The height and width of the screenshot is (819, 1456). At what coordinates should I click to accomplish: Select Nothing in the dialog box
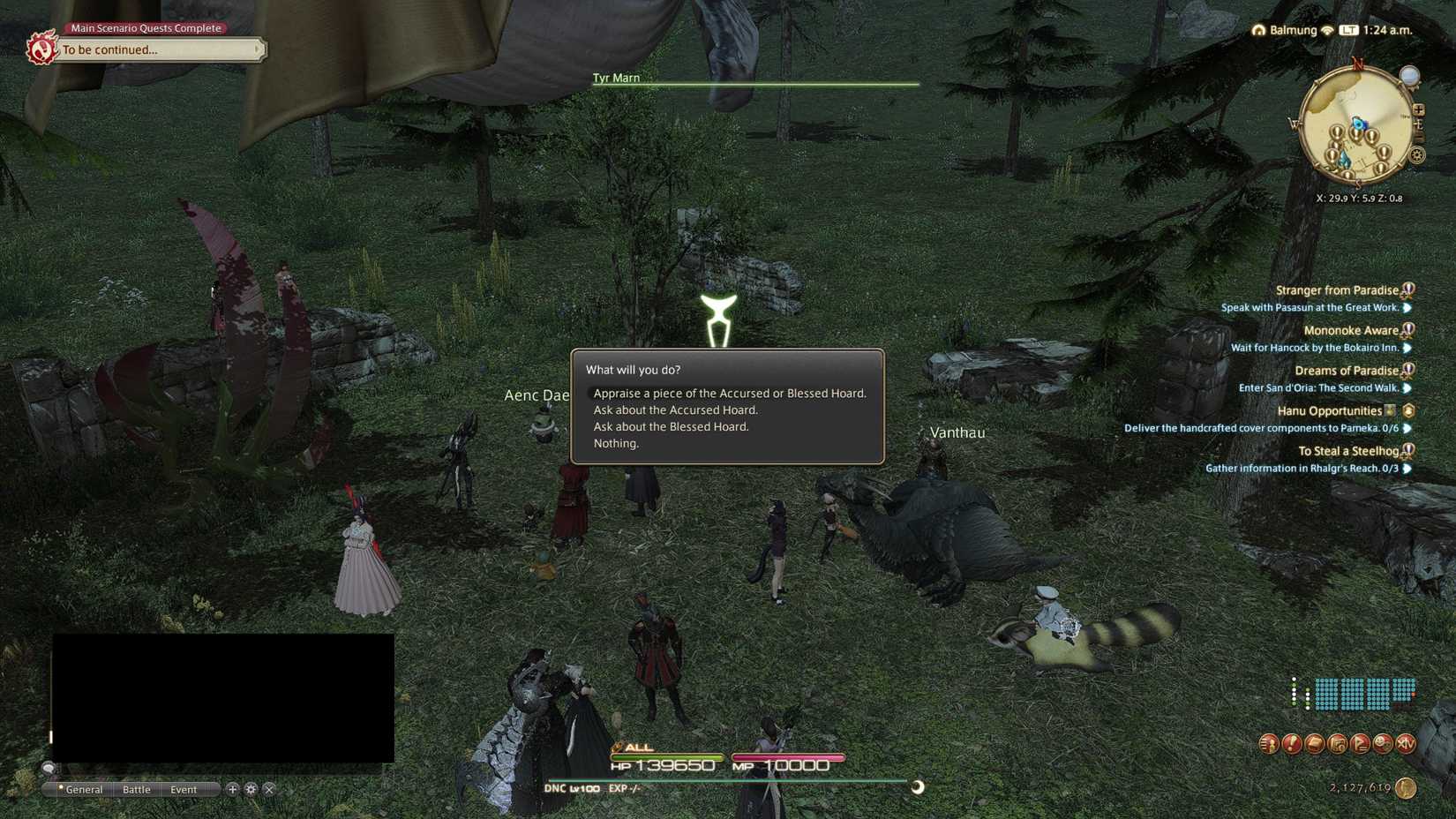(x=615, y=443)
